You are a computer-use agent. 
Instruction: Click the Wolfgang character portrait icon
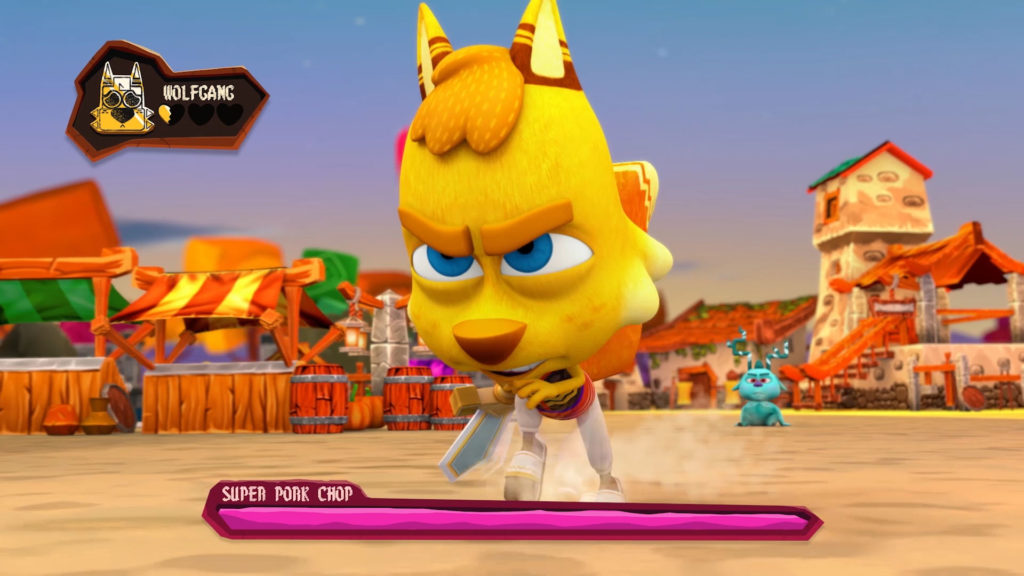click(x=122, y=101)
